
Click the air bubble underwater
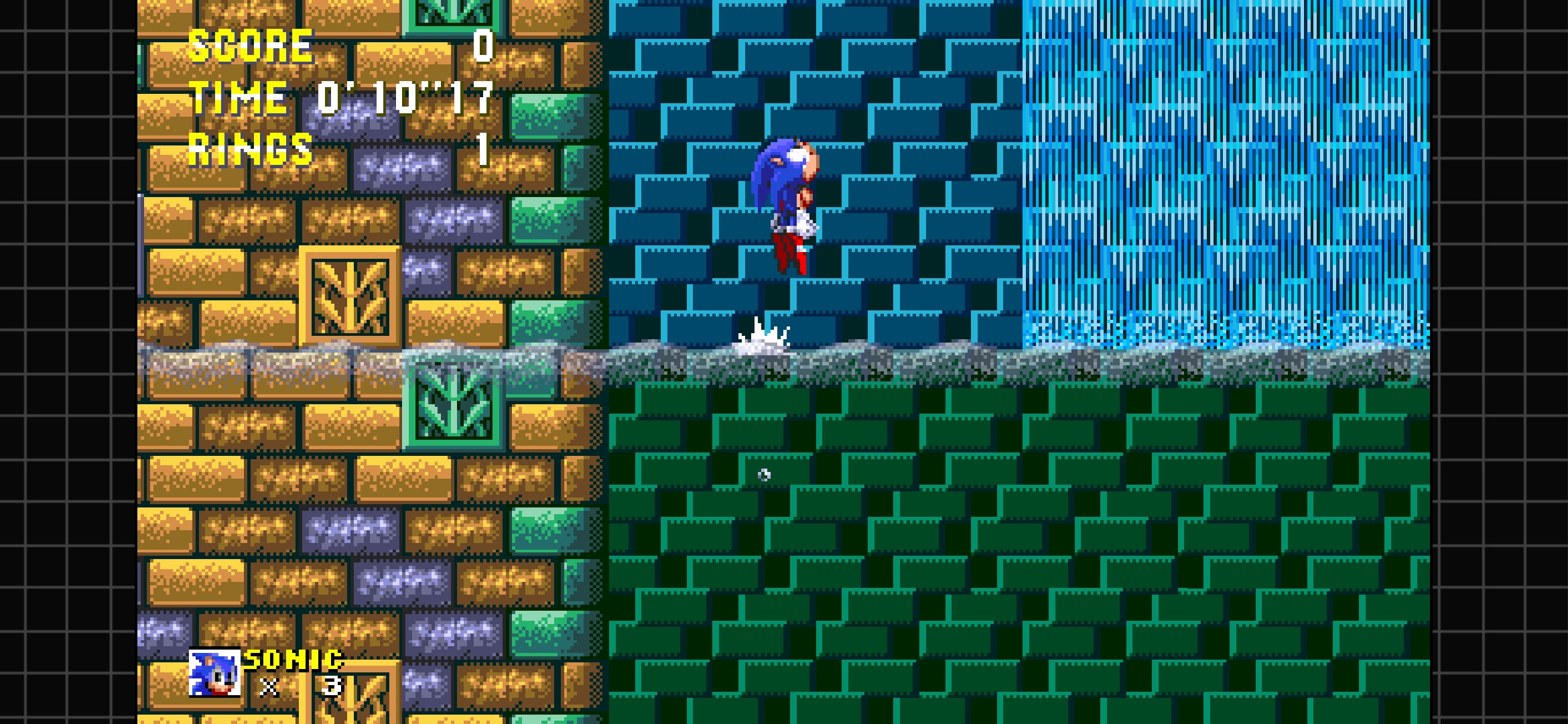coord(764,476)
